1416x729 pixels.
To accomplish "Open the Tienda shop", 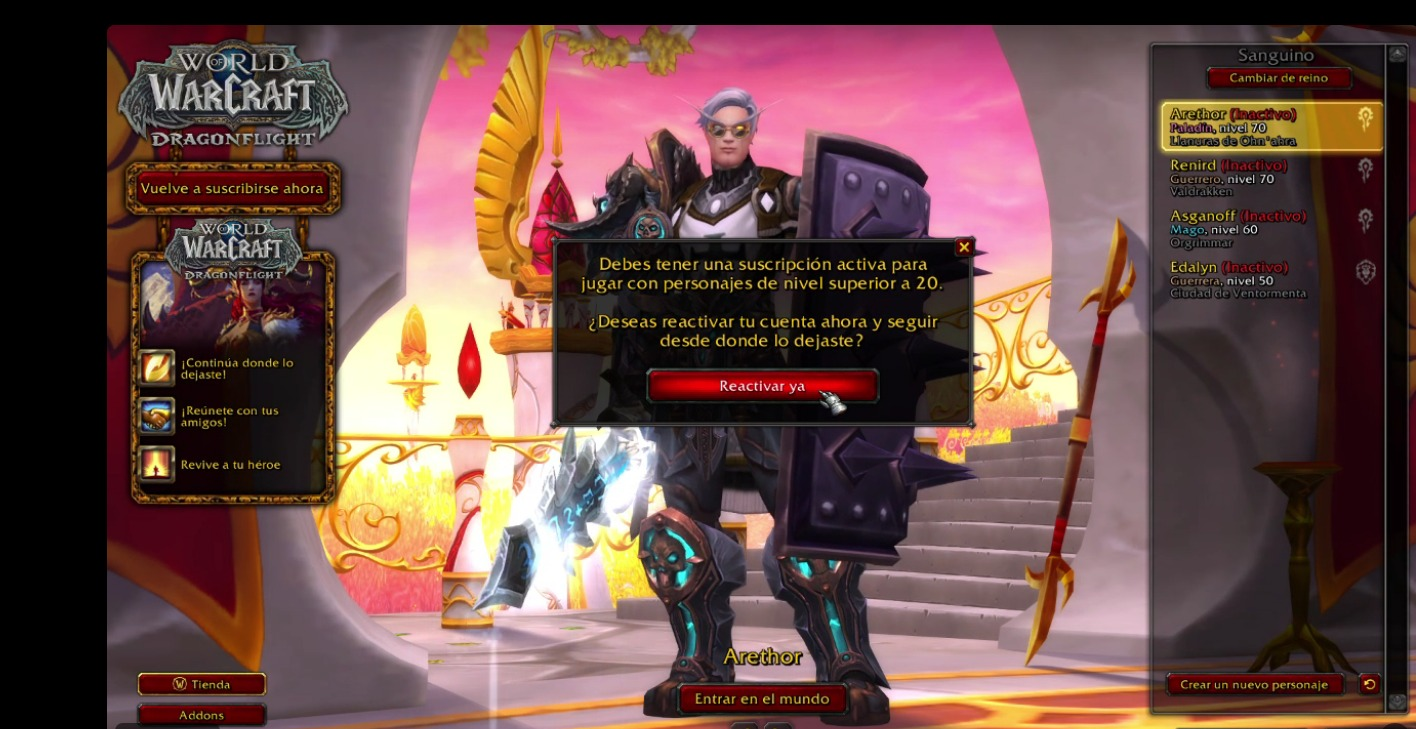I will click(x=202, y=685).
